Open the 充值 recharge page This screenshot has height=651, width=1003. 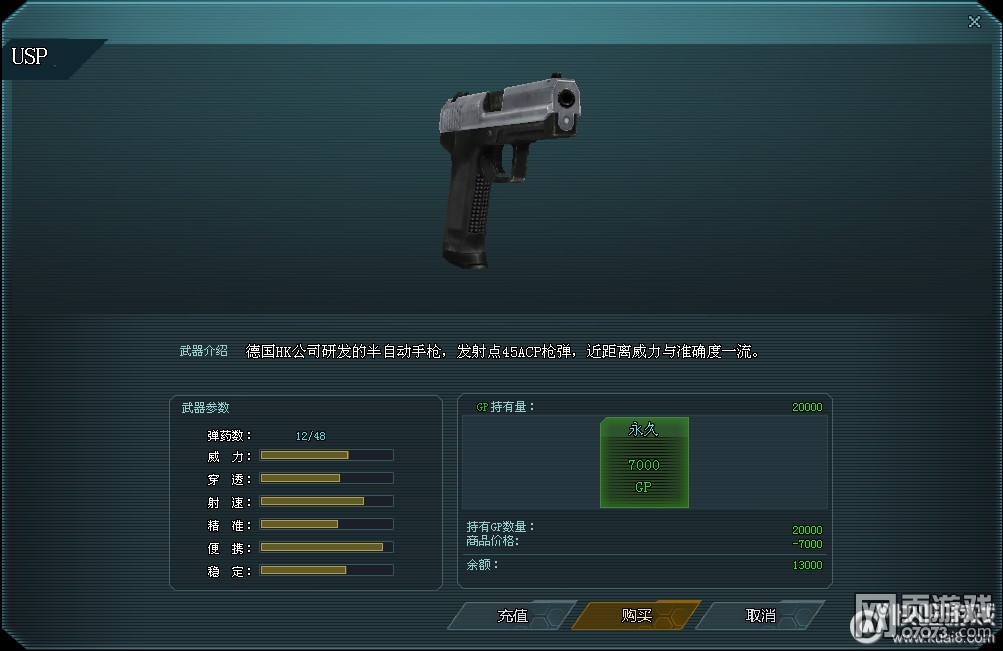click(x=513, y=616)
